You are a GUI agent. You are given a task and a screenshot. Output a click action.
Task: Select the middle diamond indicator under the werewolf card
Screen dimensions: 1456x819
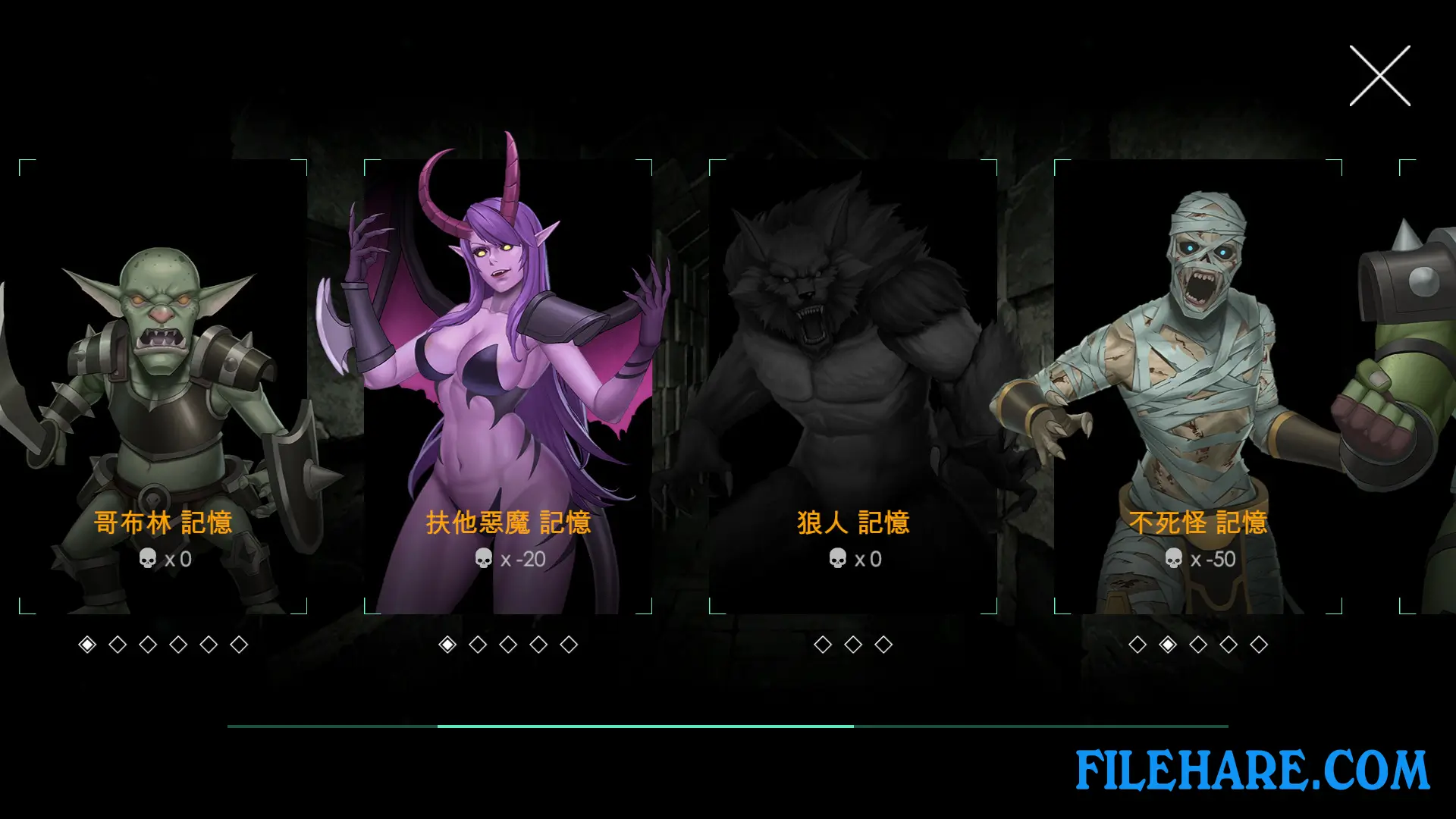point(852,645)
